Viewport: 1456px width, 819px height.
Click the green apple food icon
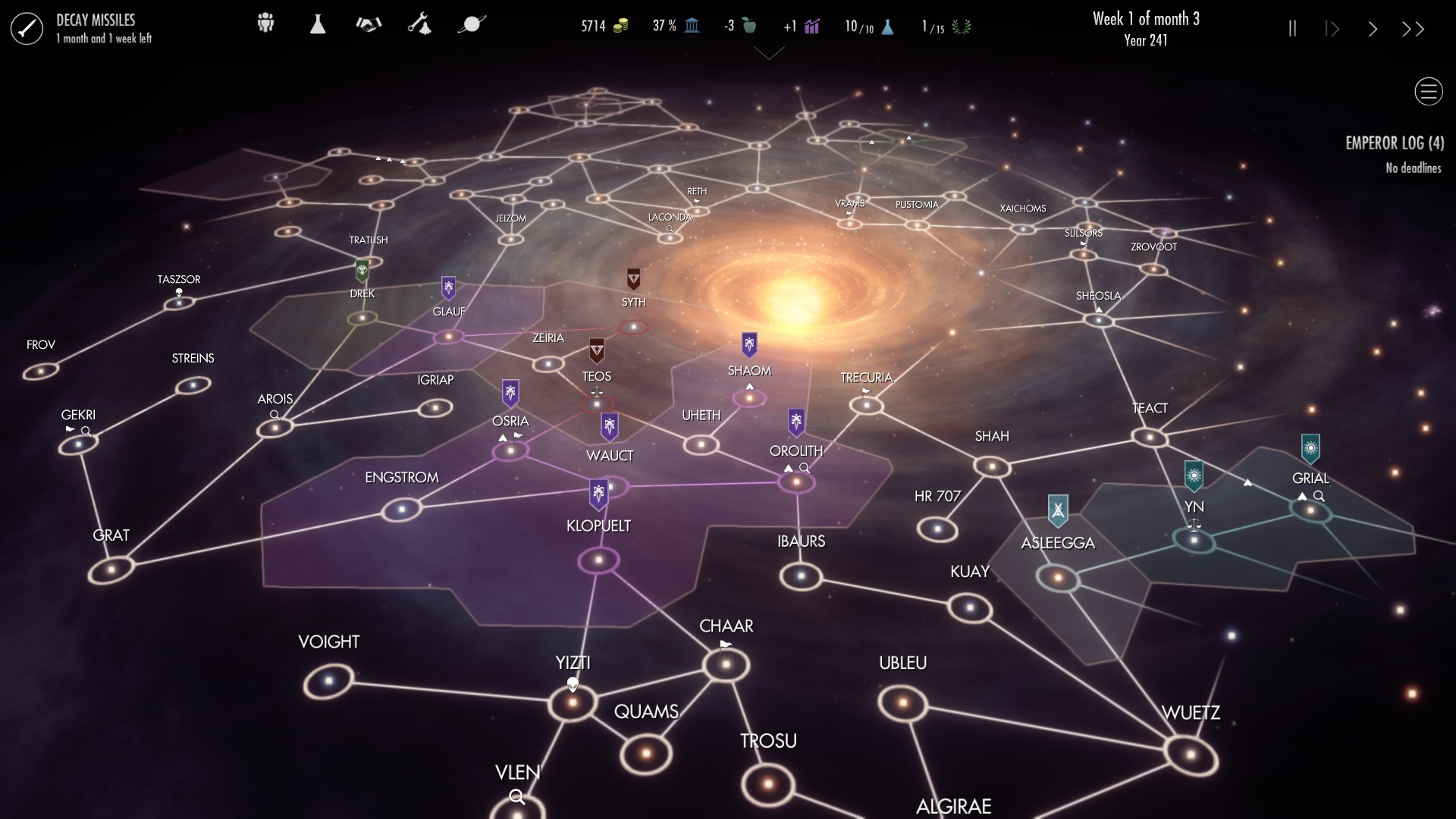pyautogui.click(x=751, y=25)
